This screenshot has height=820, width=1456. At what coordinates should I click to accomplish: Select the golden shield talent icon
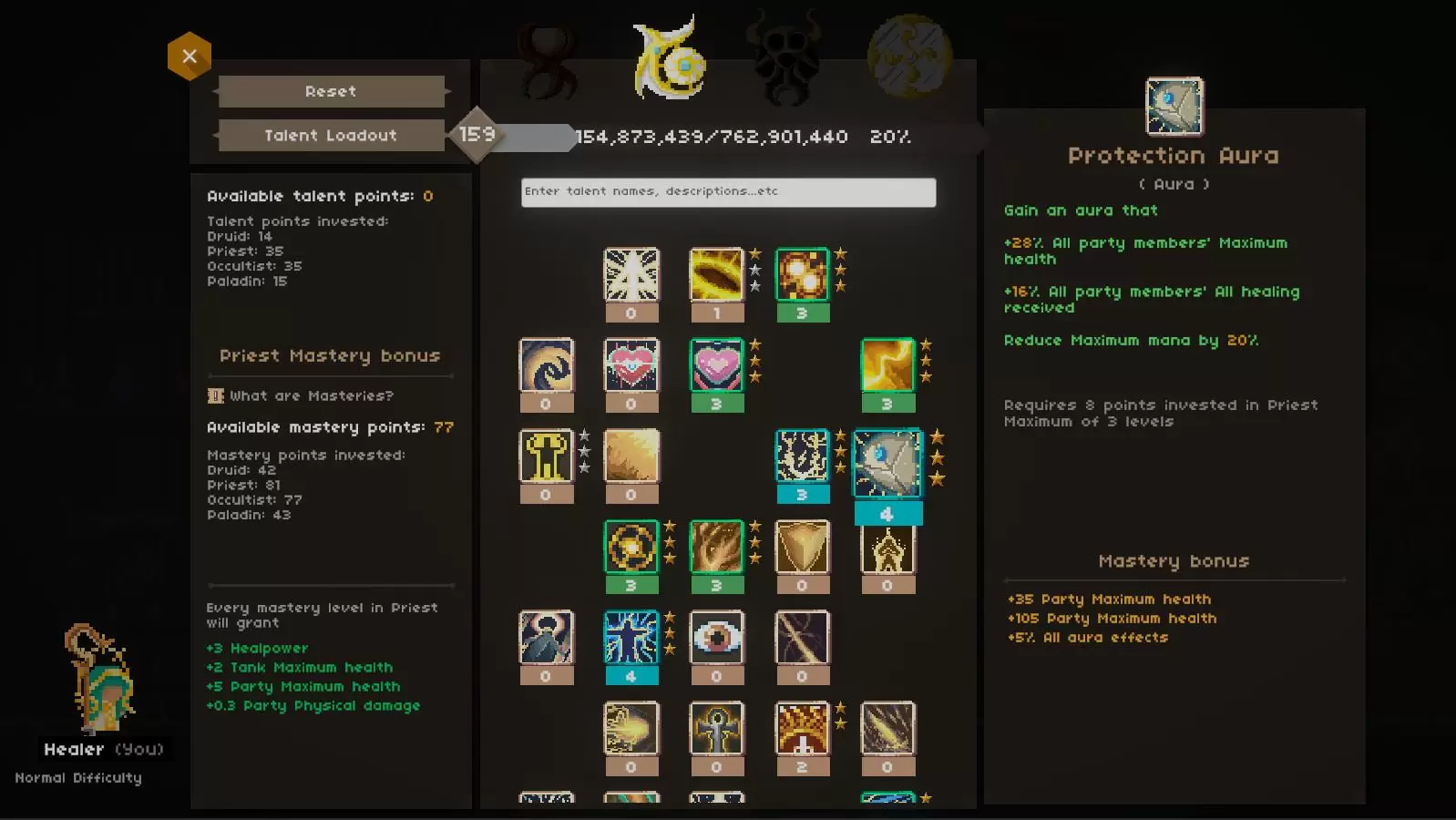pos(802,547)
